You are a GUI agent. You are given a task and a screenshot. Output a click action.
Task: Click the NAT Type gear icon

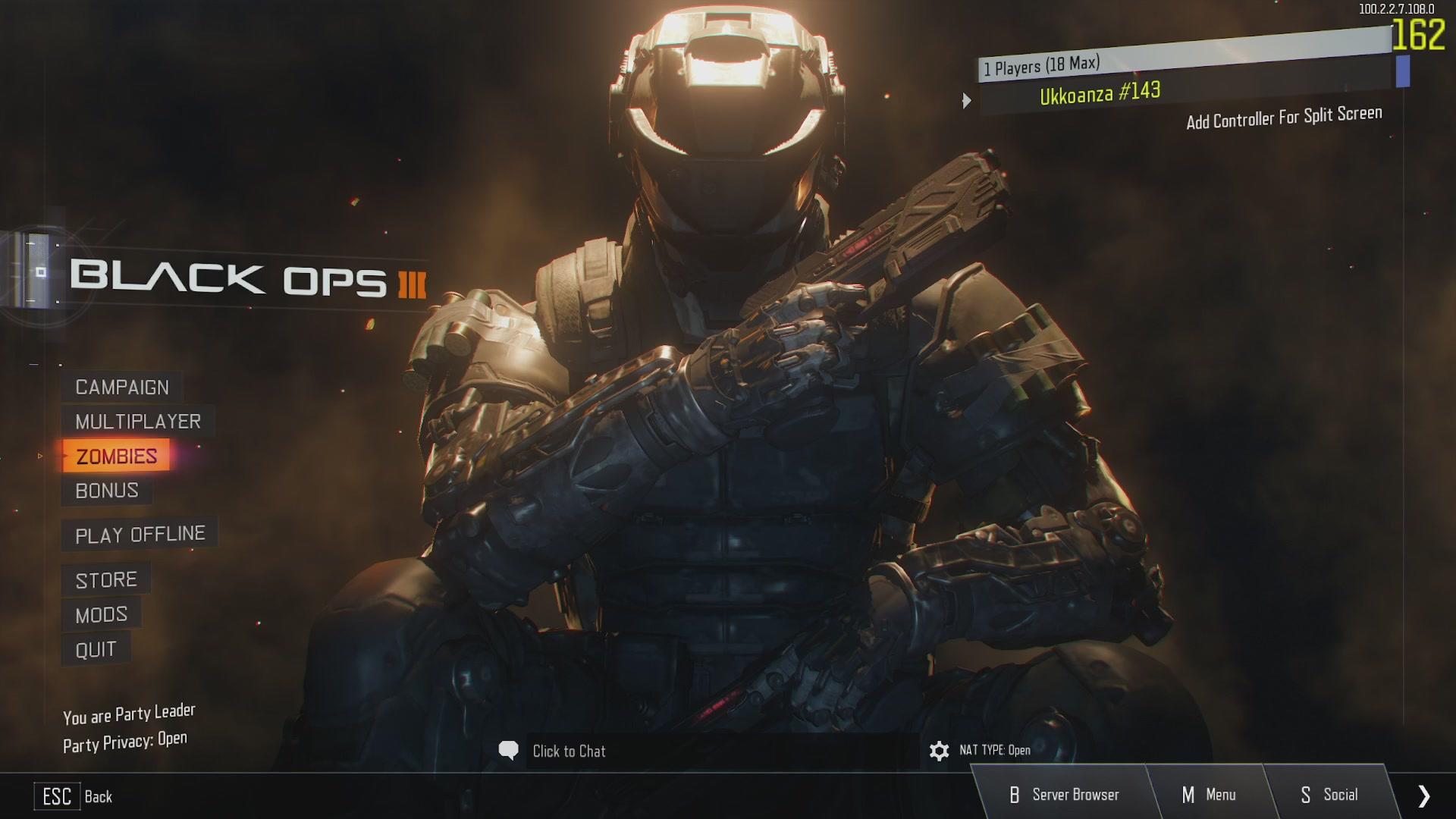[939, 752]
